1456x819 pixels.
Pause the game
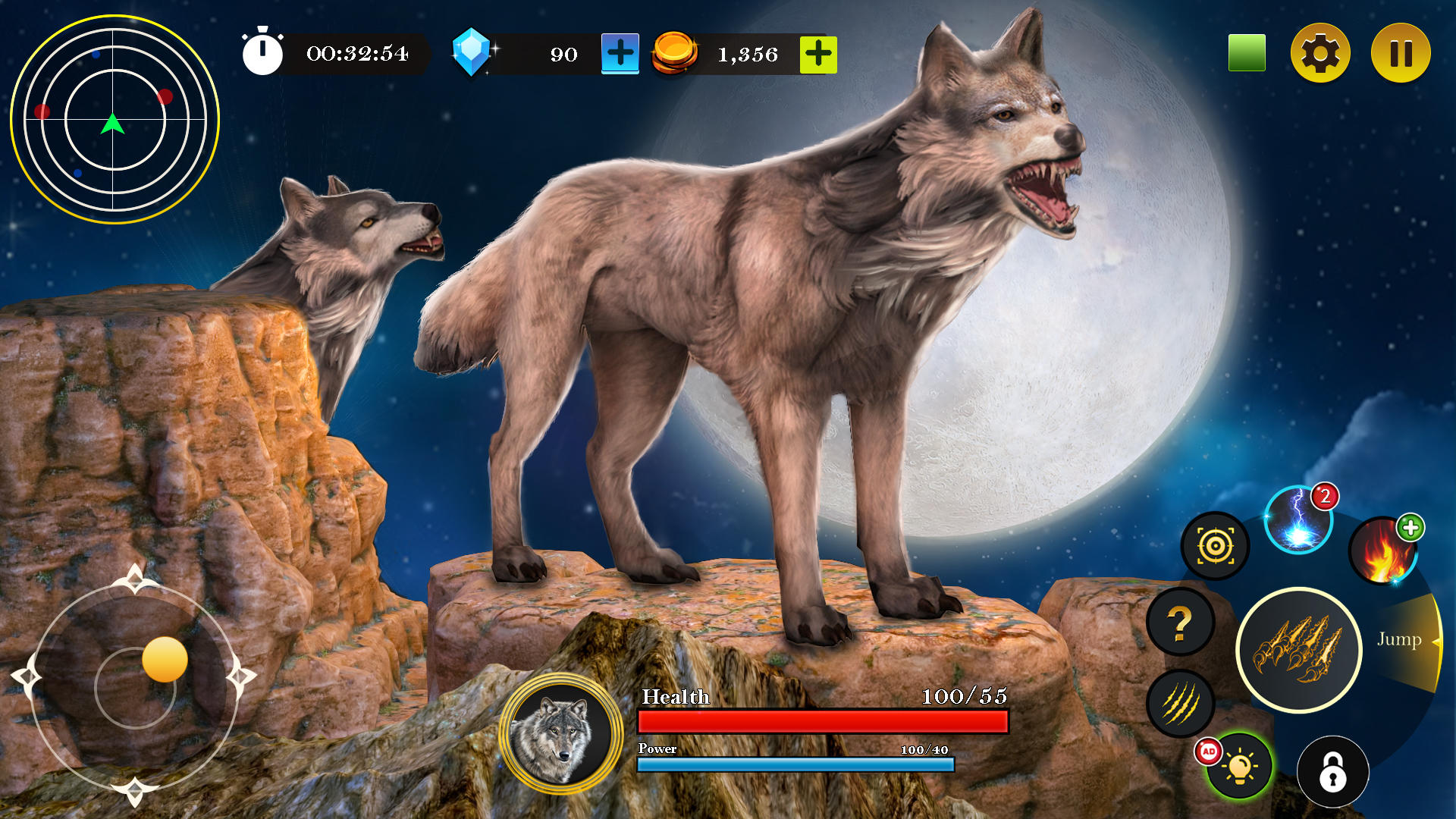tap(1401, 52)
